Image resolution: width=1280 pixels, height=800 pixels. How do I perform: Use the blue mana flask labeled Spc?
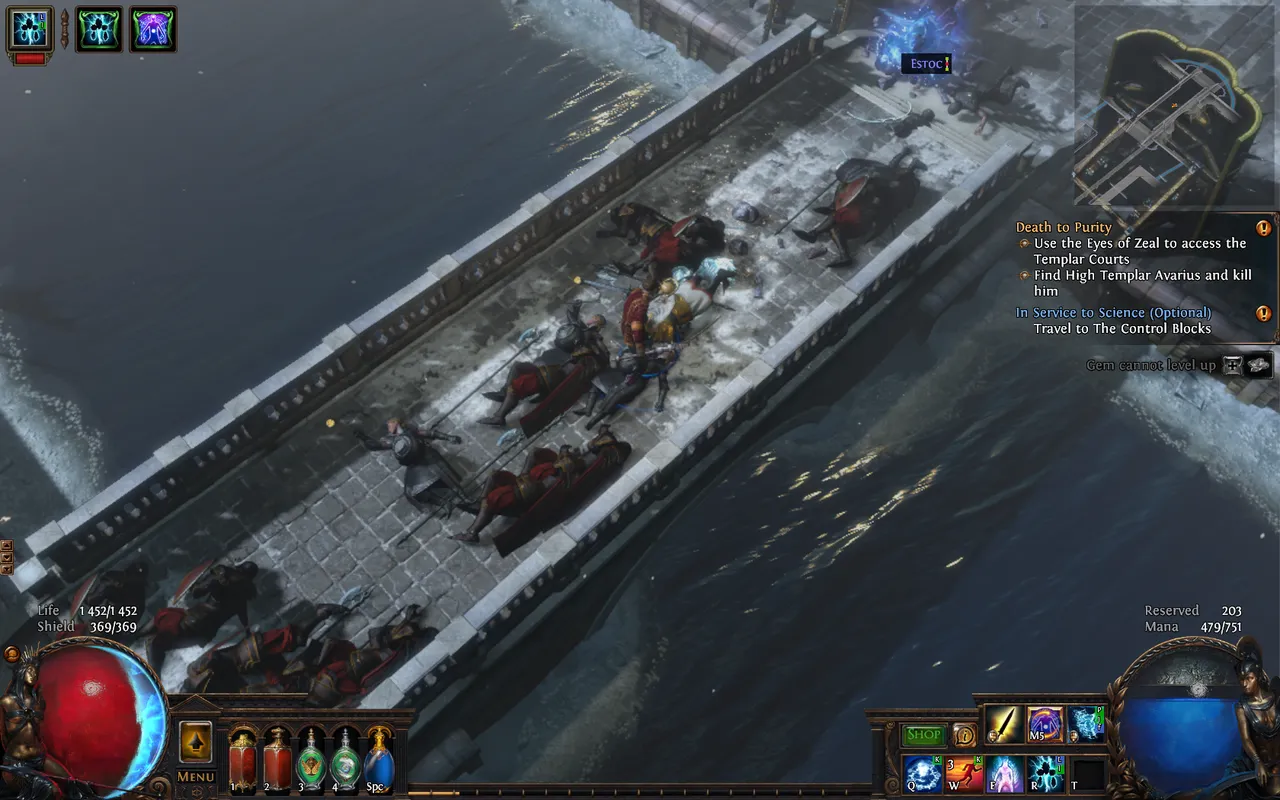pos(380,761)
